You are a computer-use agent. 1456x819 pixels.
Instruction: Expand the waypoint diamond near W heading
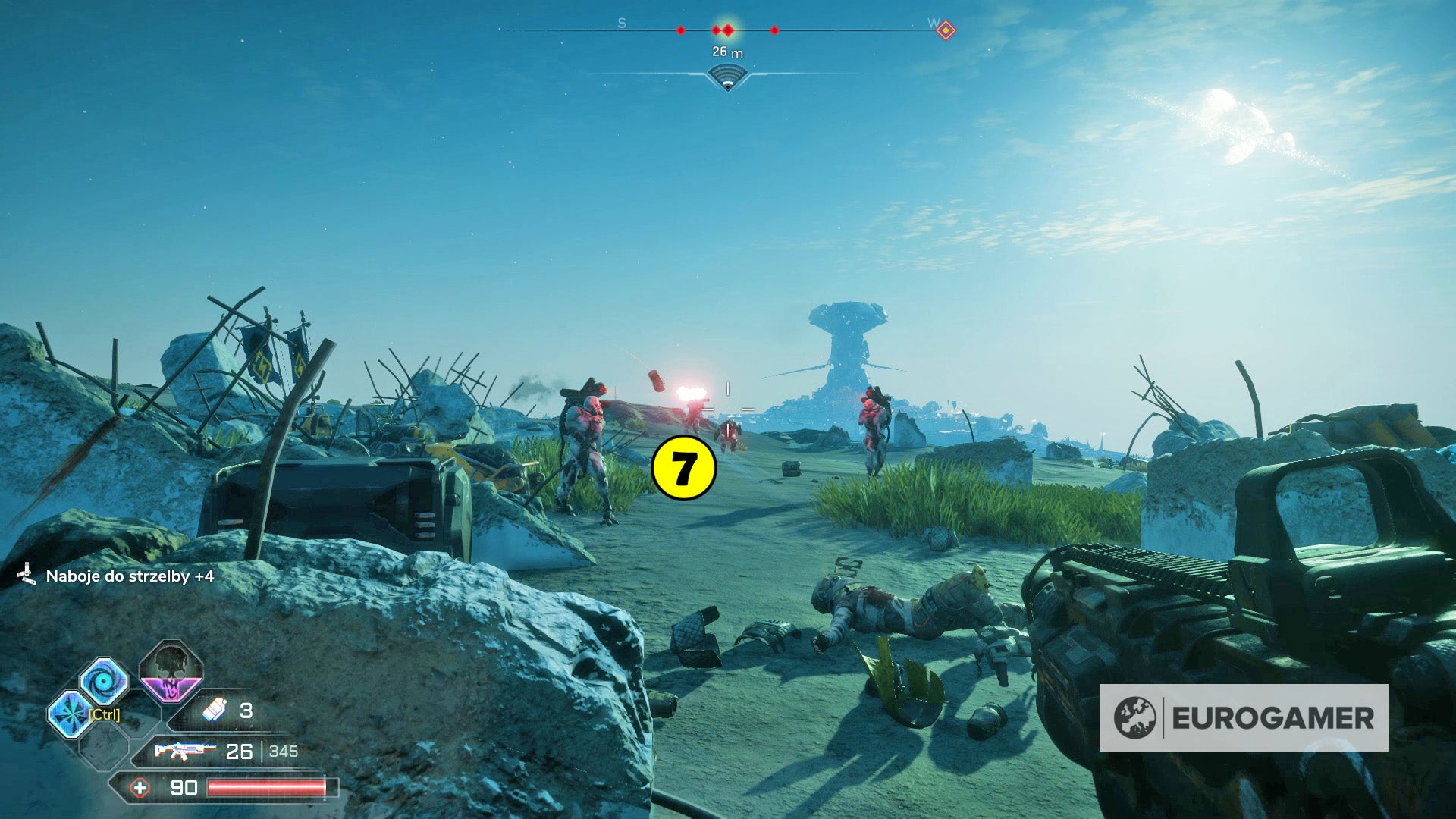click(947, 29)
